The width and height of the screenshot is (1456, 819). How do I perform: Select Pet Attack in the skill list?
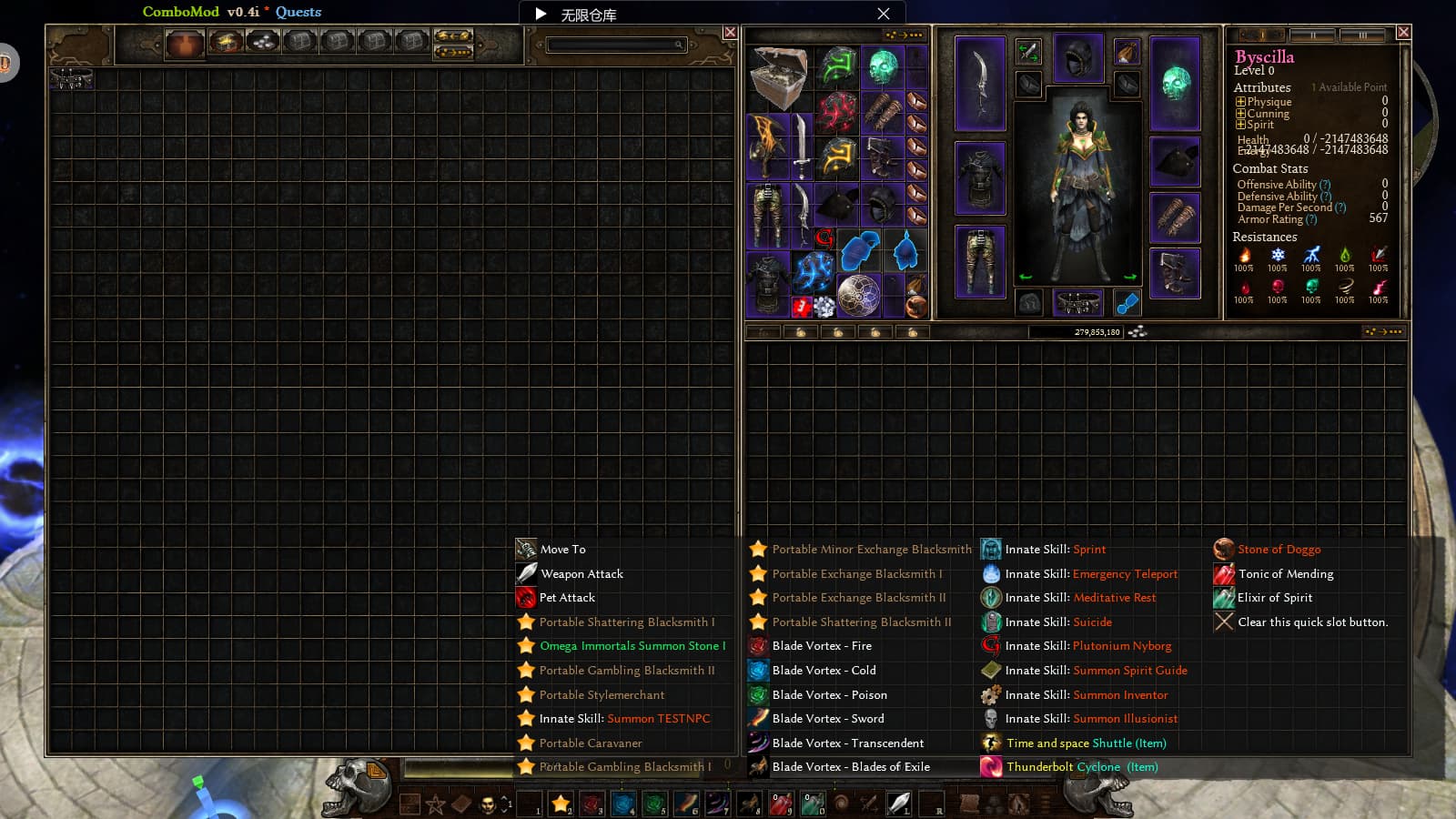[x=566, y=598]
